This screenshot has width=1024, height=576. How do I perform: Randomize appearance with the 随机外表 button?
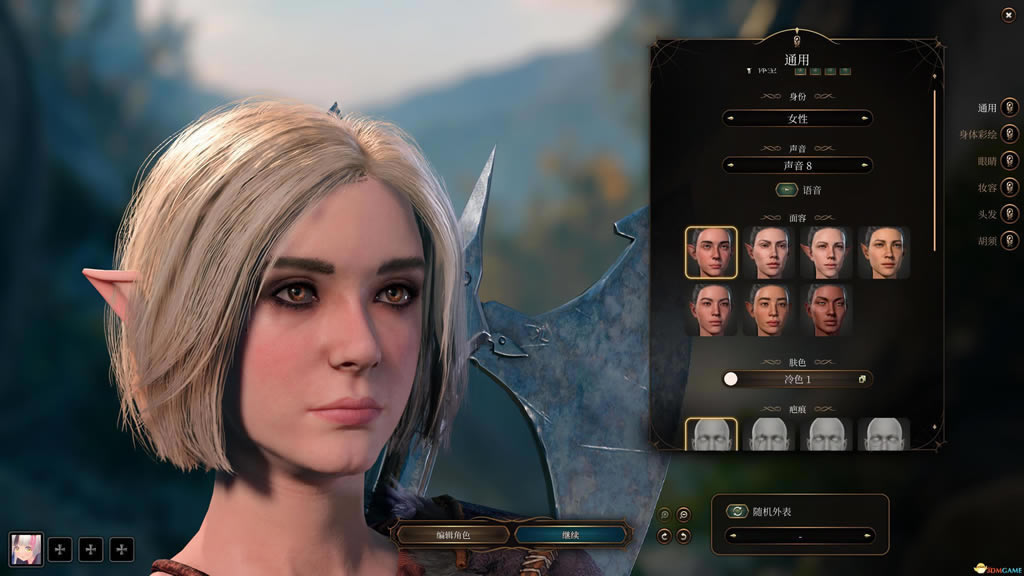pos(737,511)
